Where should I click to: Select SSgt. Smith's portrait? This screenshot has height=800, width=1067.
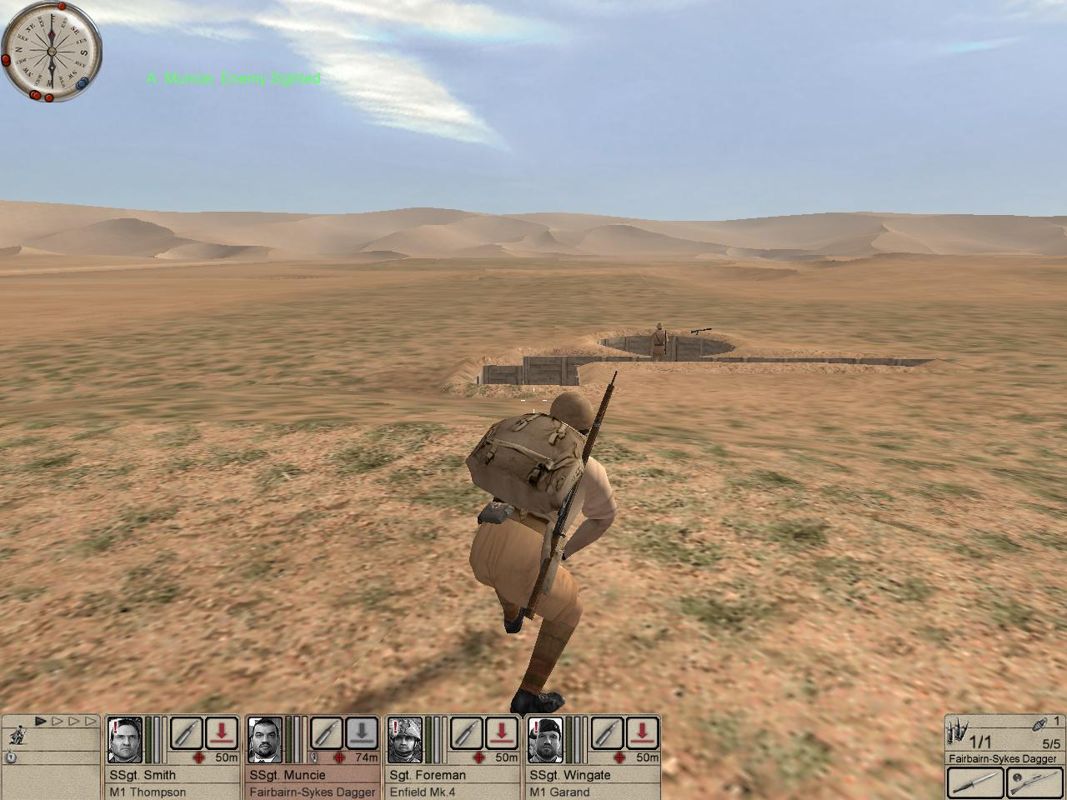(x=126, y=740)
